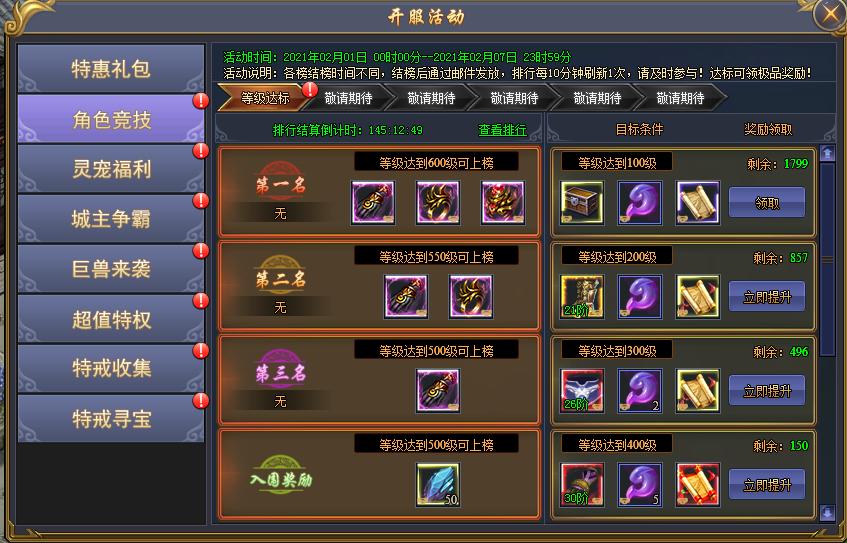View the ranking via 查看排行 link
The height and width of the screenshot is (543, 847).
(x=502, y=130)
